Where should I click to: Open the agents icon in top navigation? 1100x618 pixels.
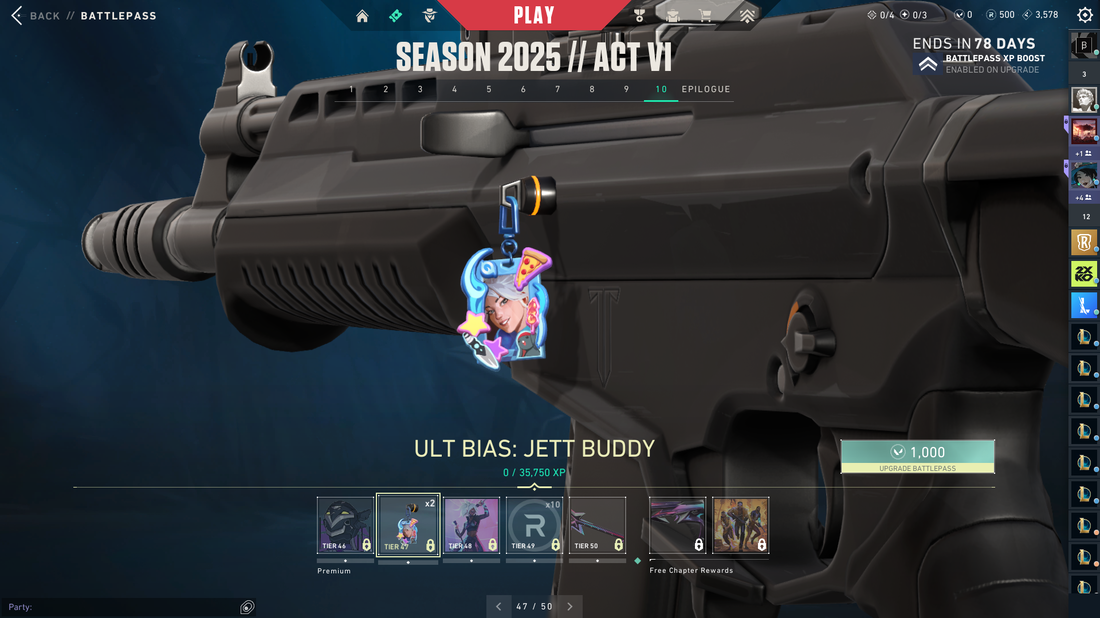click(x=429, y=16)
